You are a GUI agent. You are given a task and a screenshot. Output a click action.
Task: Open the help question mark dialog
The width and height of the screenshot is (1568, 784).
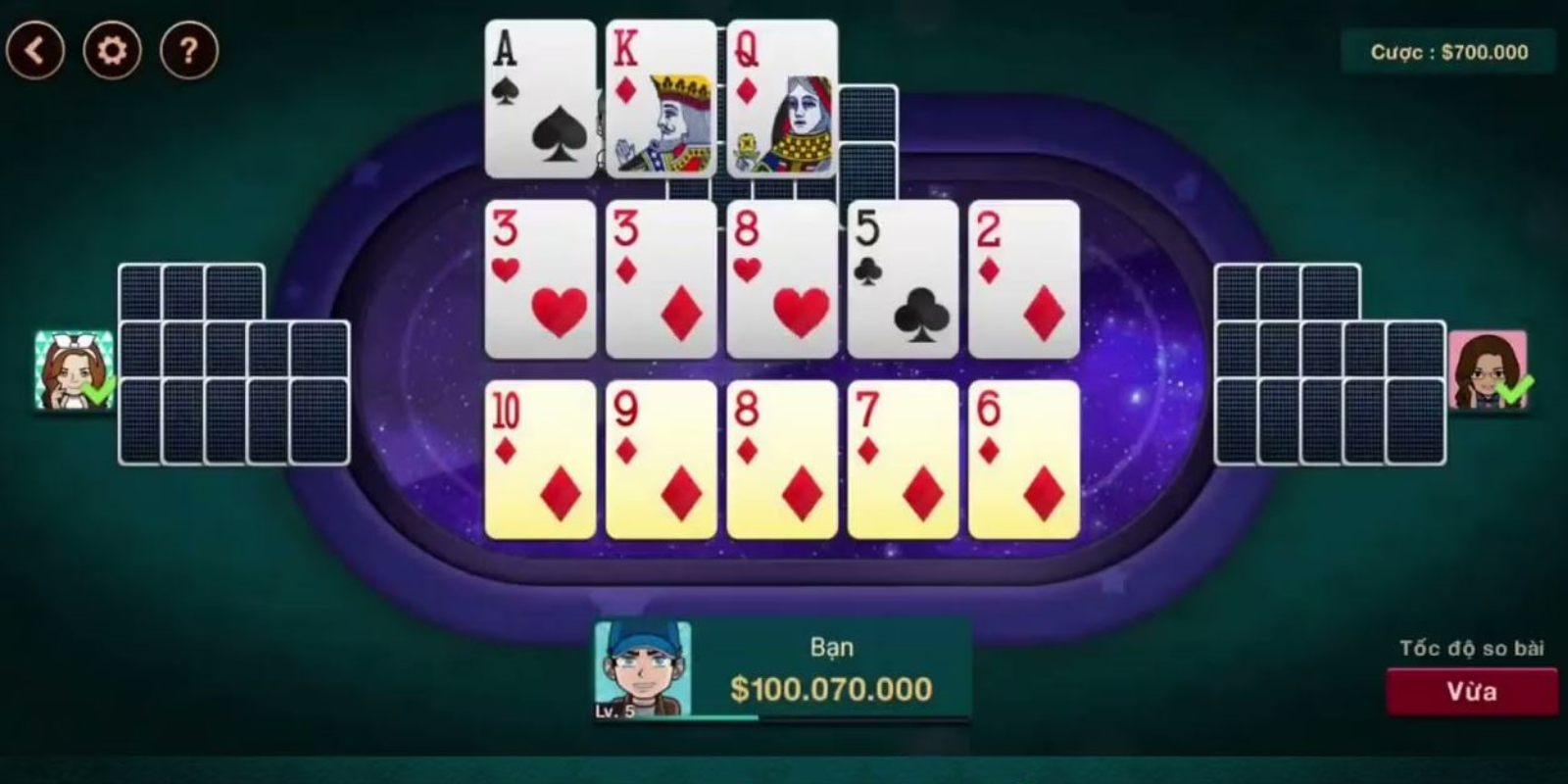186,47
